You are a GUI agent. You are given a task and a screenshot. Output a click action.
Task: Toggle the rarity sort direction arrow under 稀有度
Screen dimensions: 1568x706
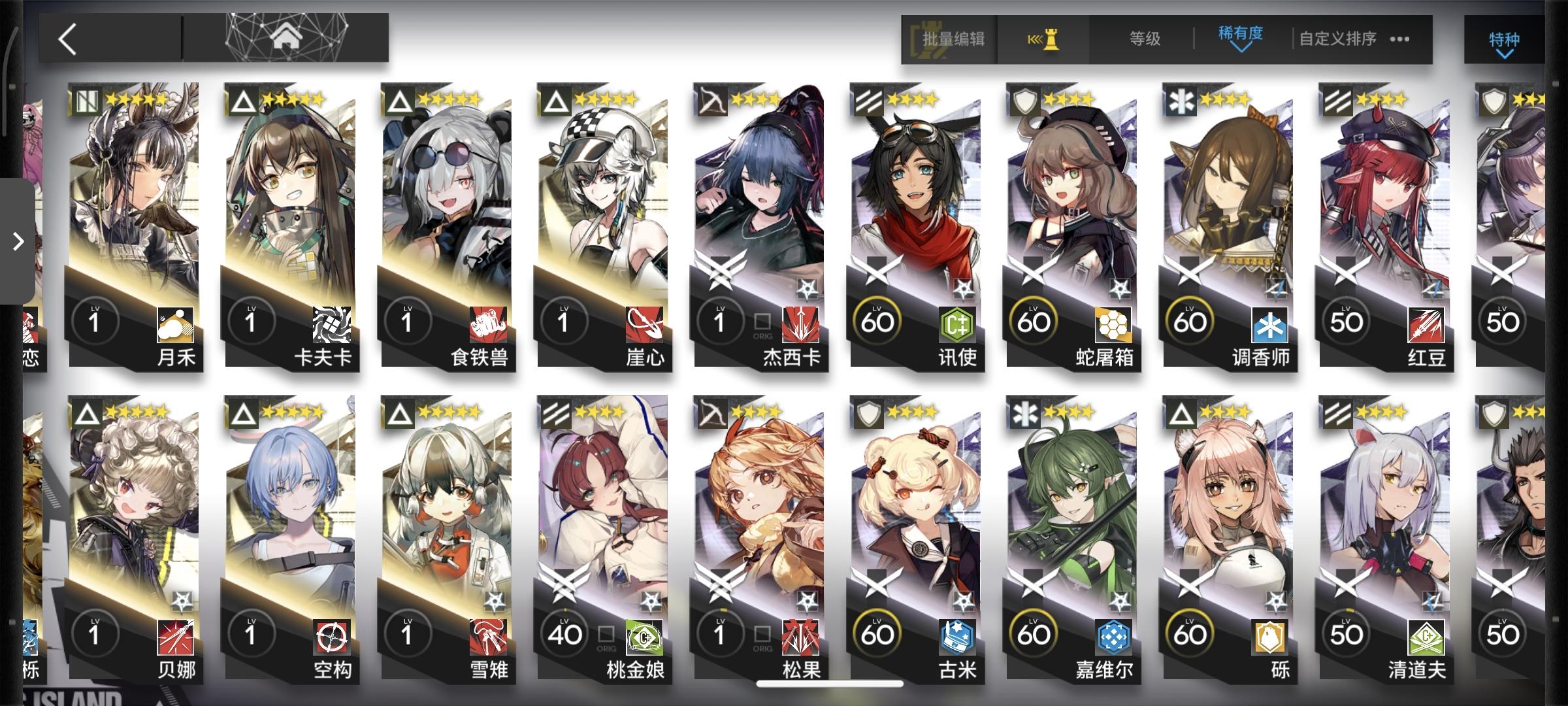[x=1240, y=49]
